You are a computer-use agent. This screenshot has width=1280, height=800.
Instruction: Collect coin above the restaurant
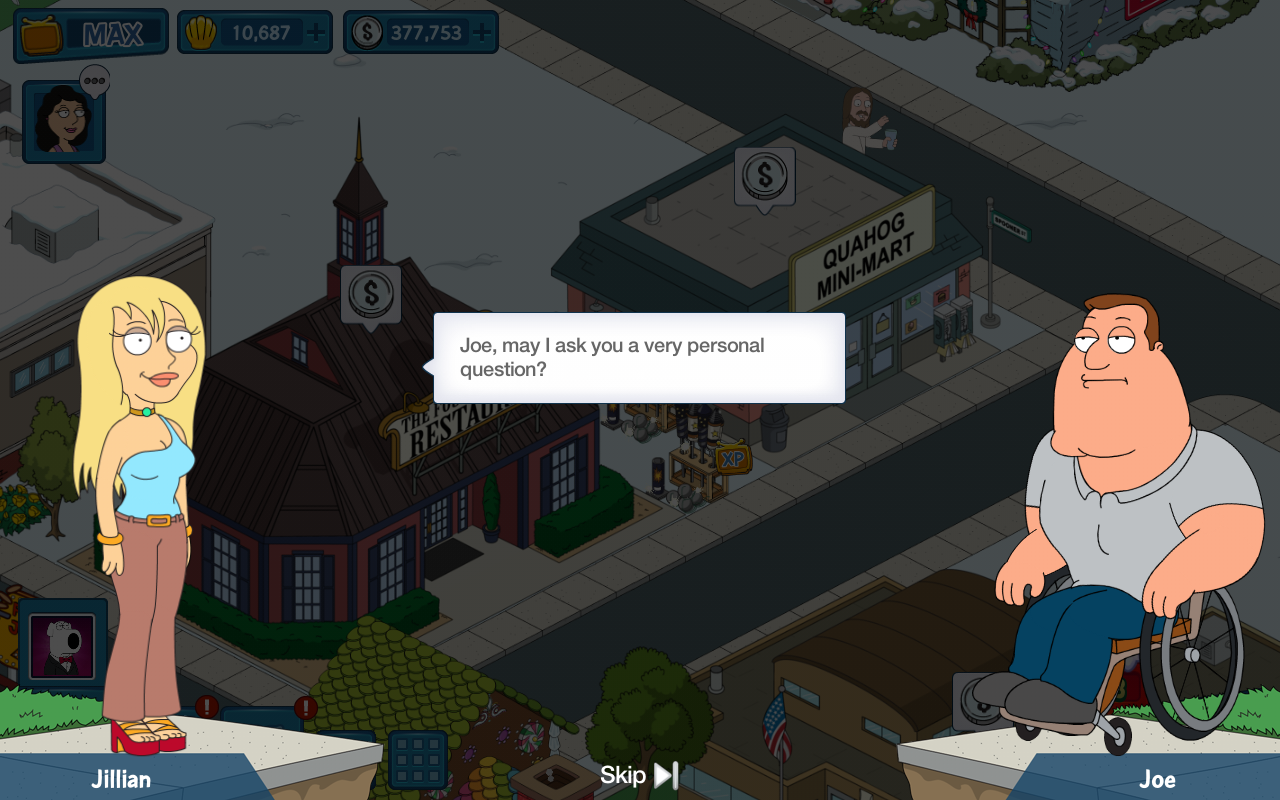coord(371,294)
